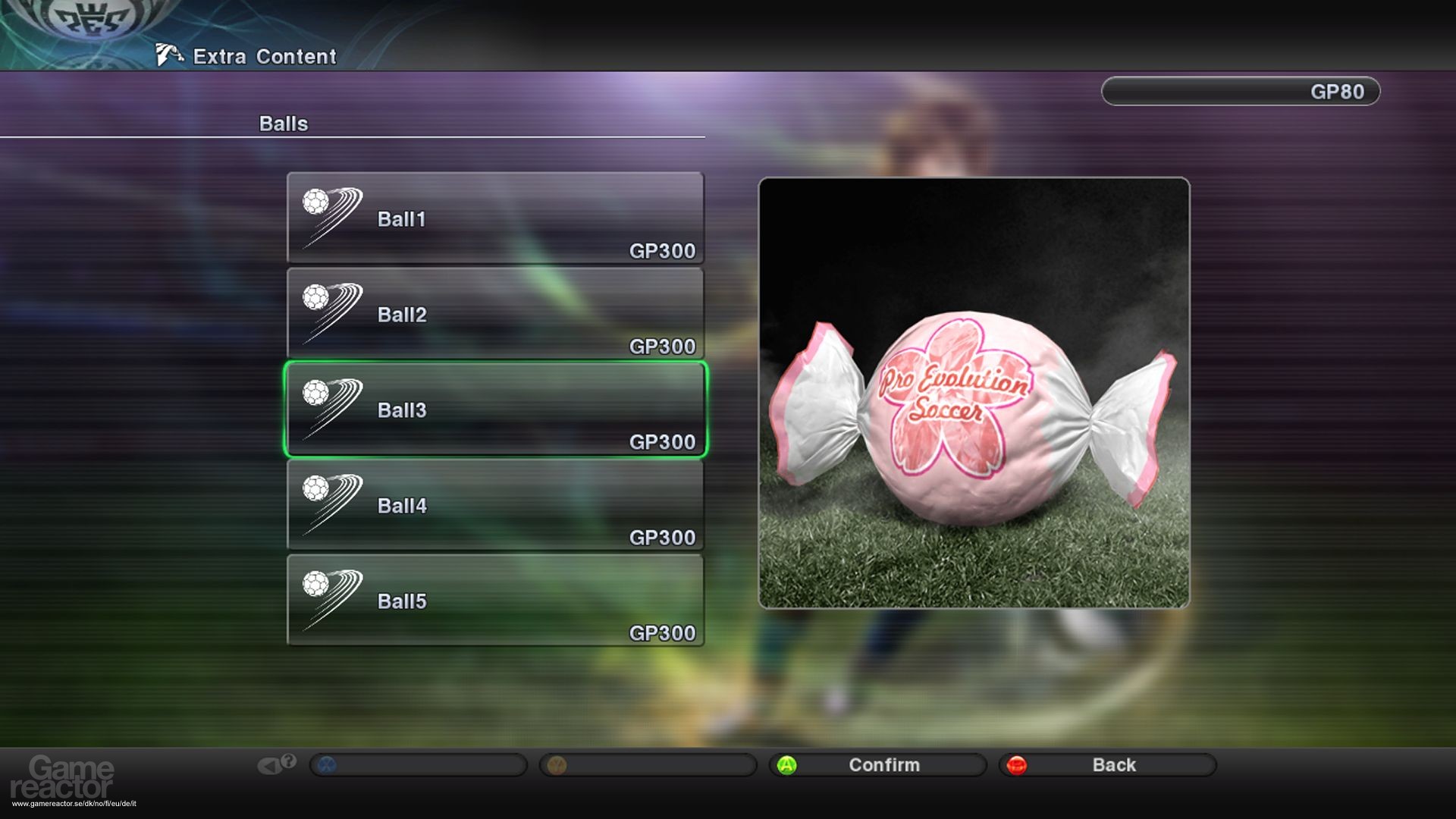Screen dimensions: 1456x819
Task: Click the red B icon before Back
Action: pos(1019,764)
